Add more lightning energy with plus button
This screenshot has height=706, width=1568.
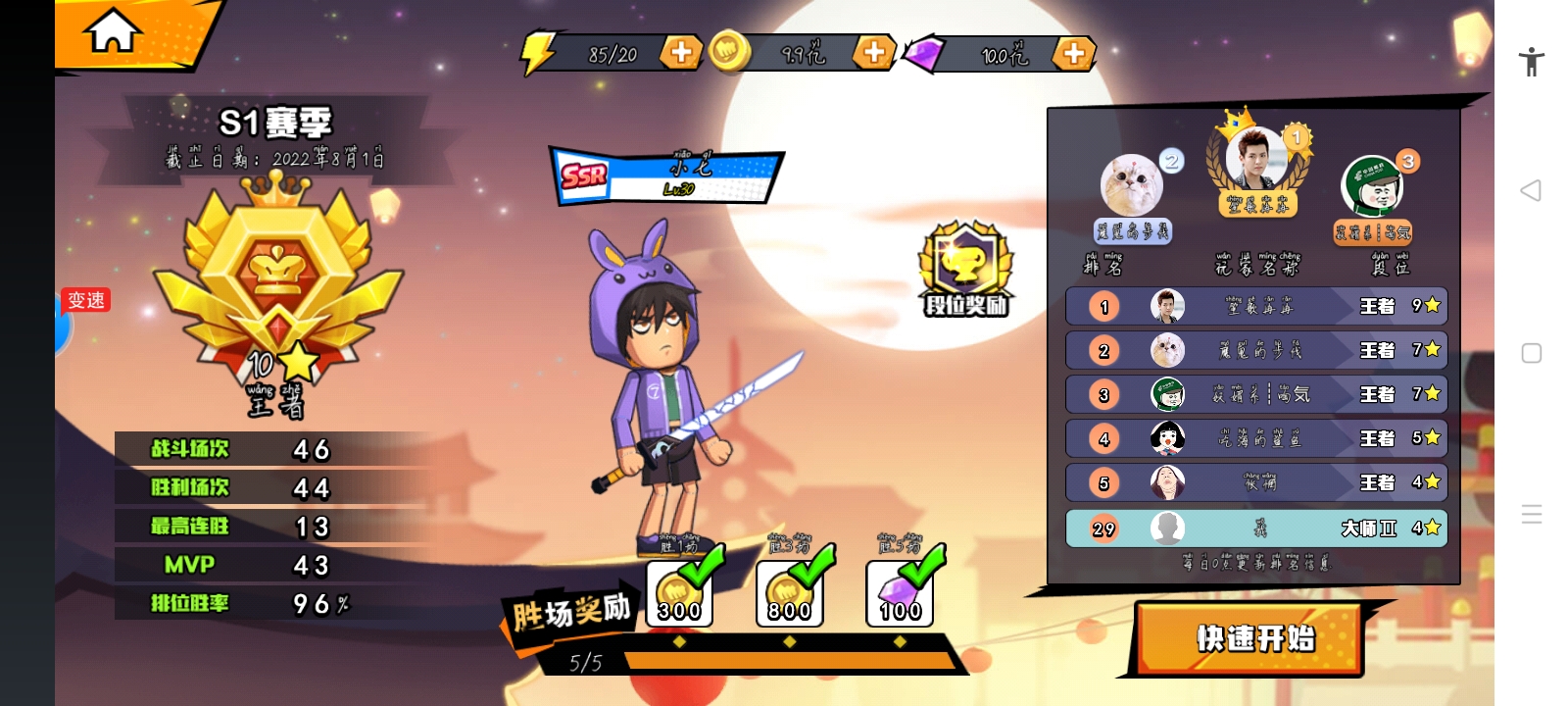[681, 52]
